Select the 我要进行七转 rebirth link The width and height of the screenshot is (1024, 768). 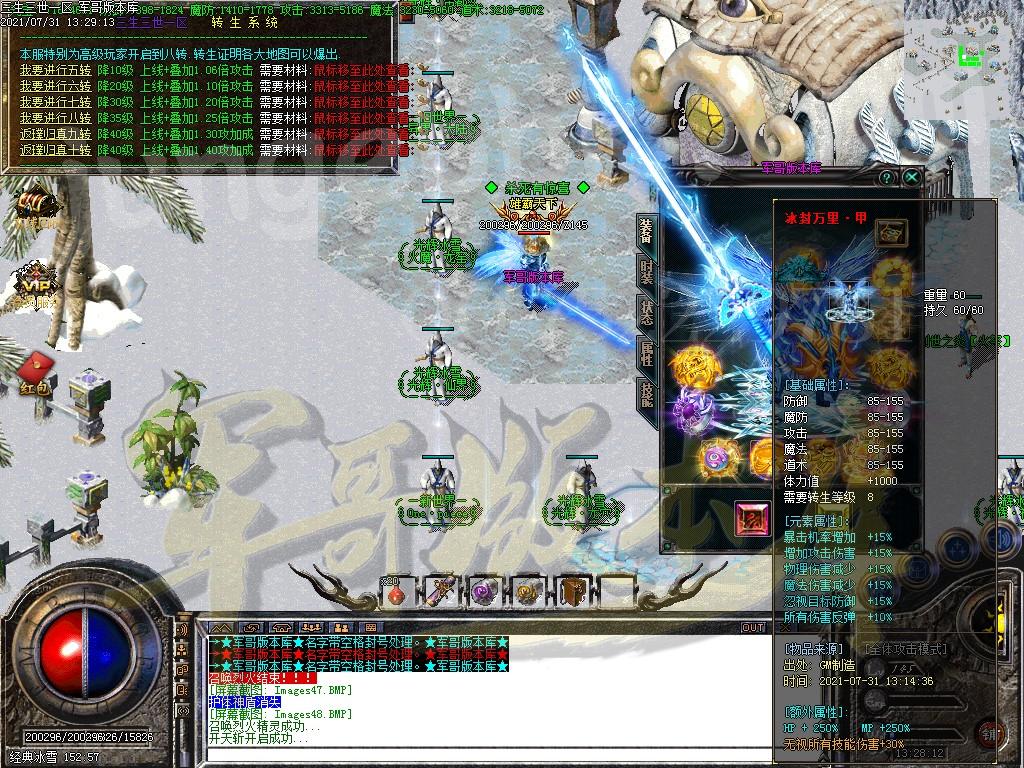pos(56,103)
